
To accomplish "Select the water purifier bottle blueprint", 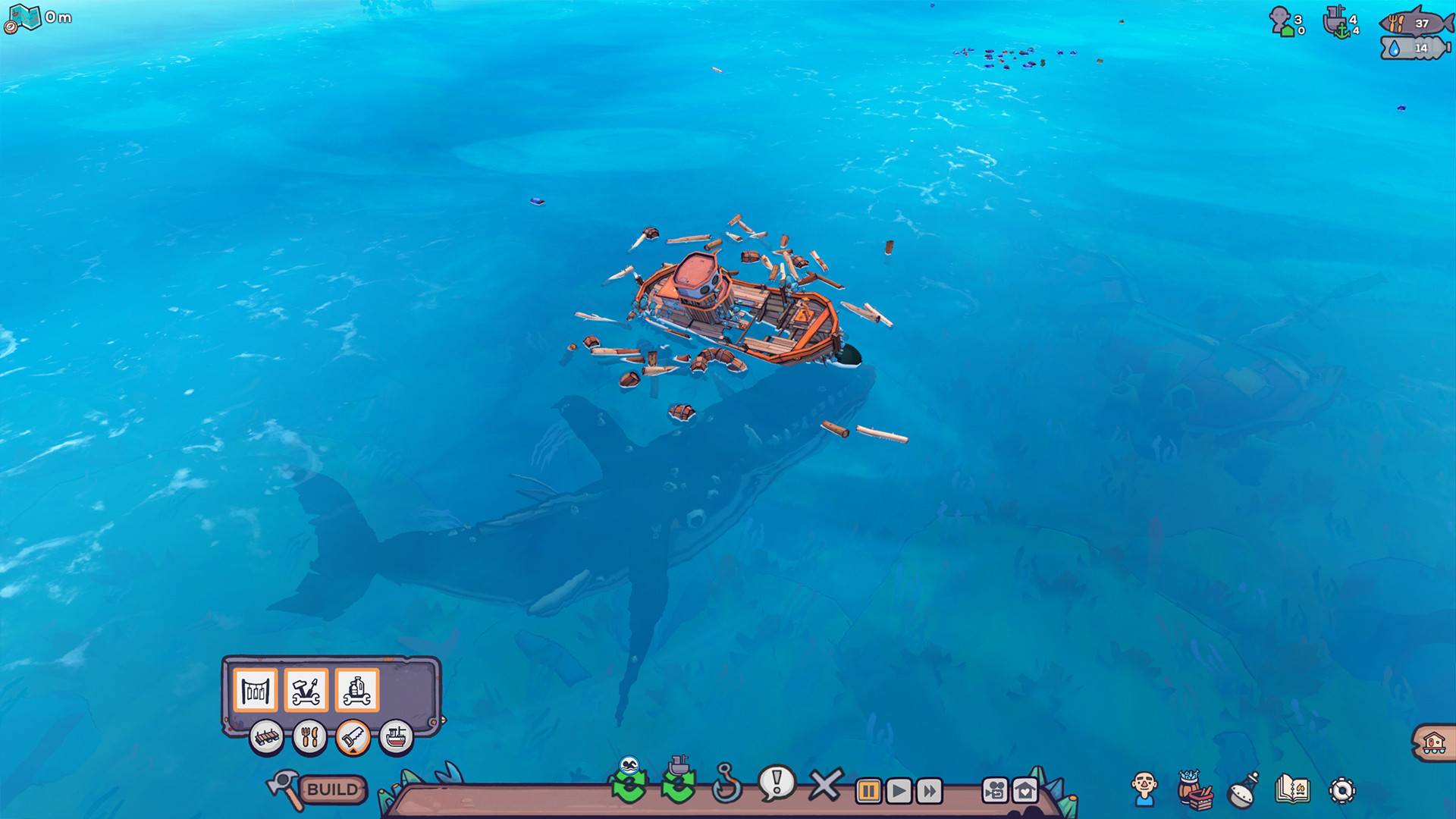I will coord(356,689).
